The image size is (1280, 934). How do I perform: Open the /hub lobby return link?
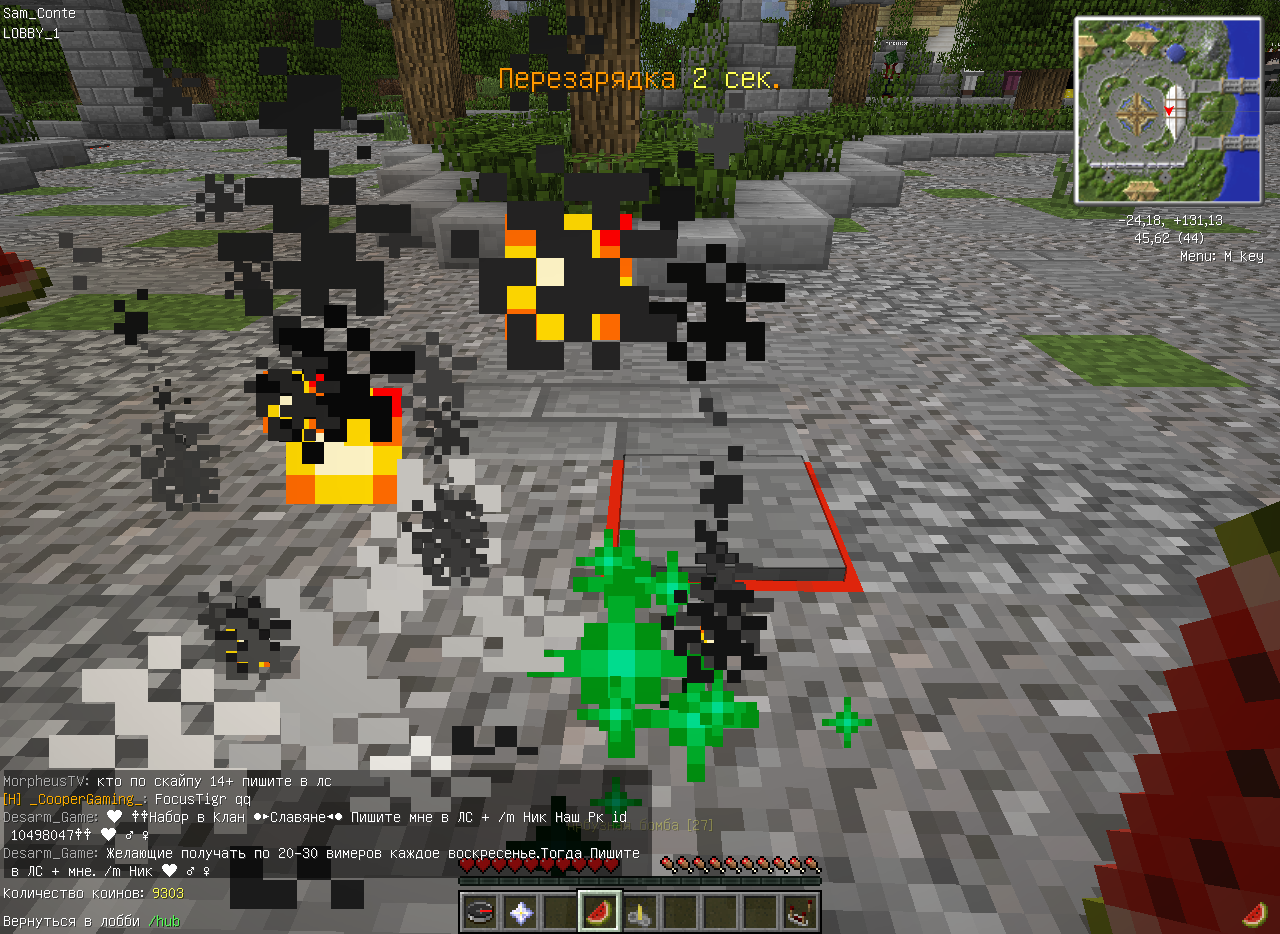[164, 921]
